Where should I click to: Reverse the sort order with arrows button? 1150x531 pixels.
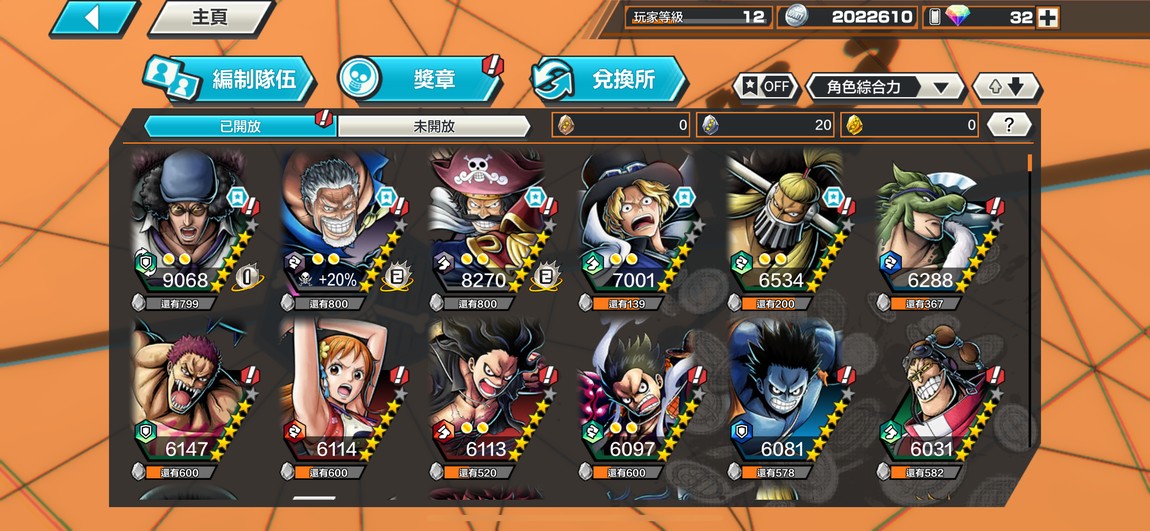[x=1007, y=87]
